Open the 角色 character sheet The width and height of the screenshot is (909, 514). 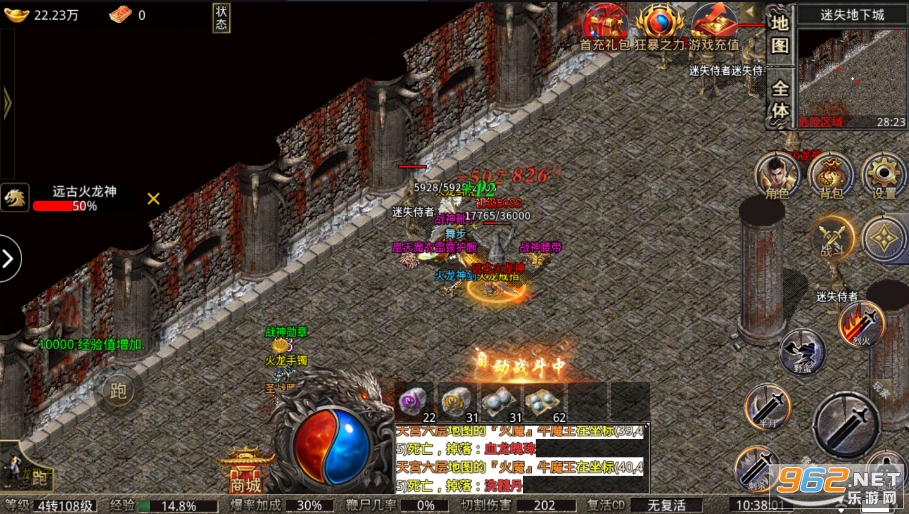click(777, 175)
